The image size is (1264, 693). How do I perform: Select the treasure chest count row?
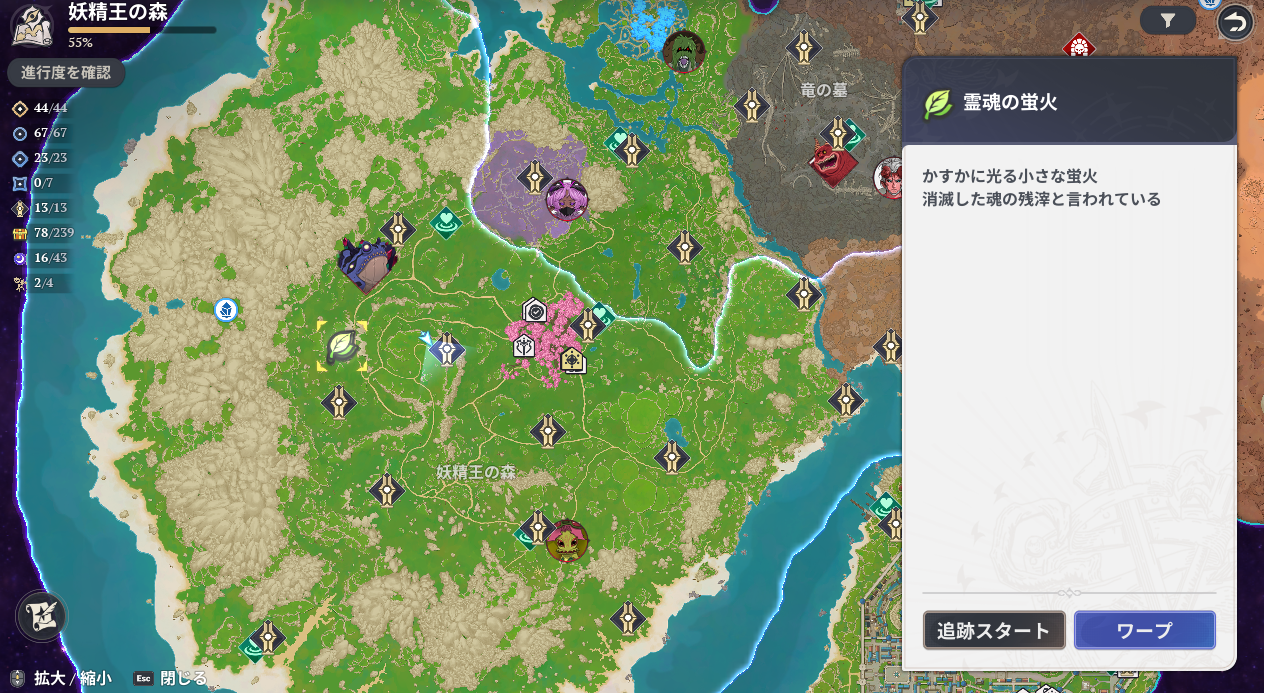[x=40, y=233]
